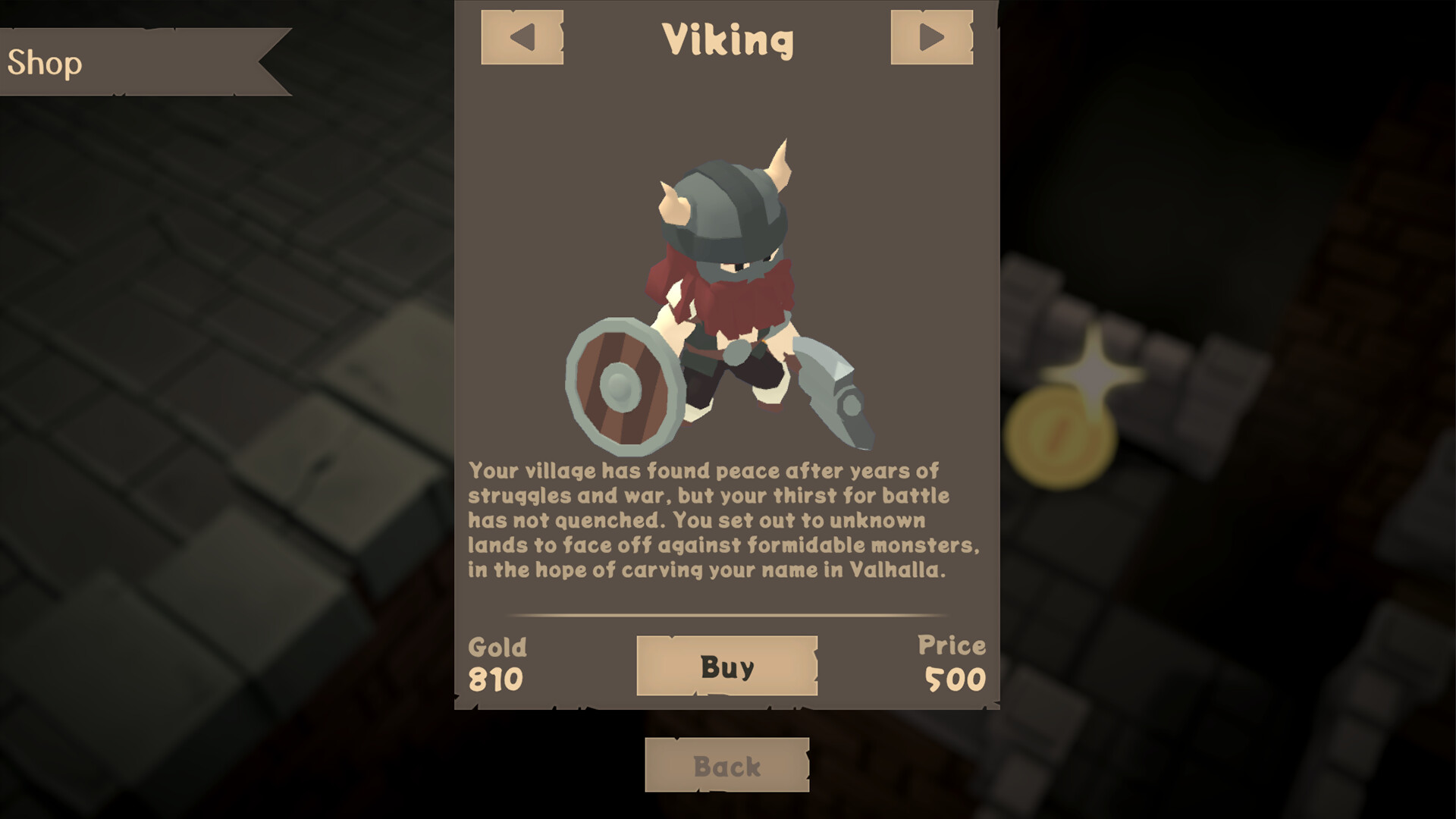The image size is (1456, 819).
Task: Click Back to leave the shop
Action: (726, 764)
